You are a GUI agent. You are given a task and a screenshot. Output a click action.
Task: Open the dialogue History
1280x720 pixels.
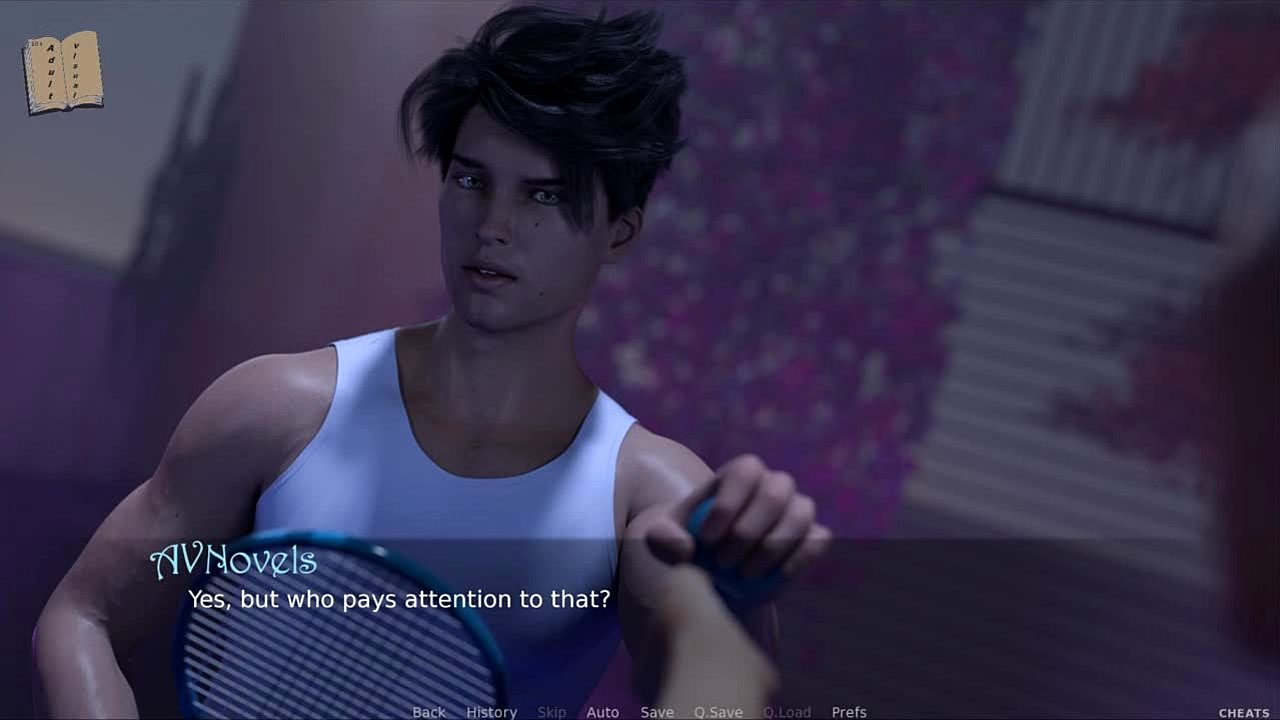(491, 712)
